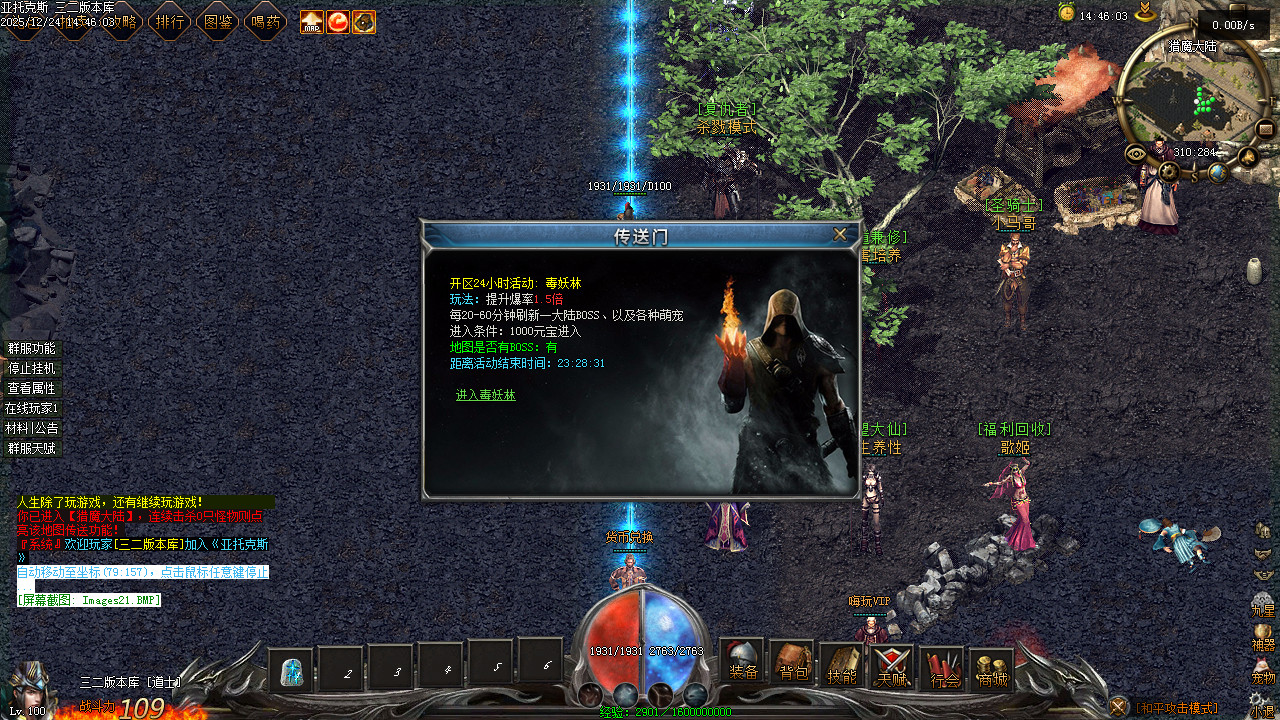This screenshot has height=720, width=1280.
Task: Open the 装备 equipment panel
Action: [x=742, y=662]
